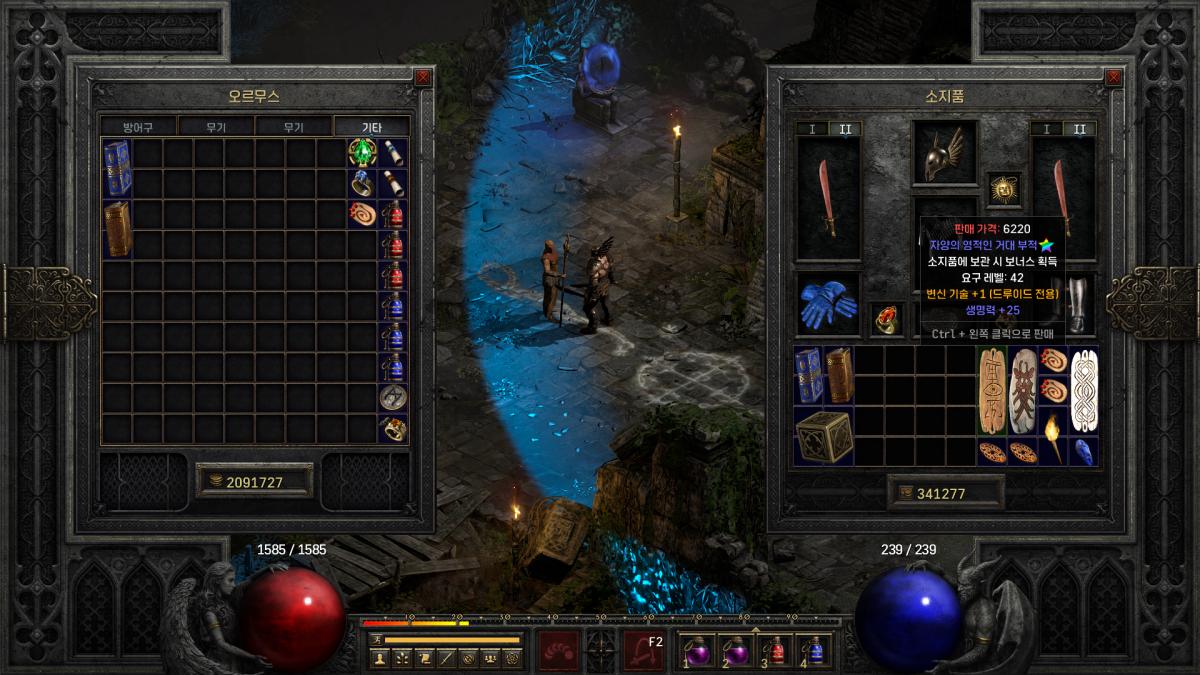This screenshot has width=1200, height=675.
Task: Close the Ormus vendor window
Action: [x=423, y=77]
